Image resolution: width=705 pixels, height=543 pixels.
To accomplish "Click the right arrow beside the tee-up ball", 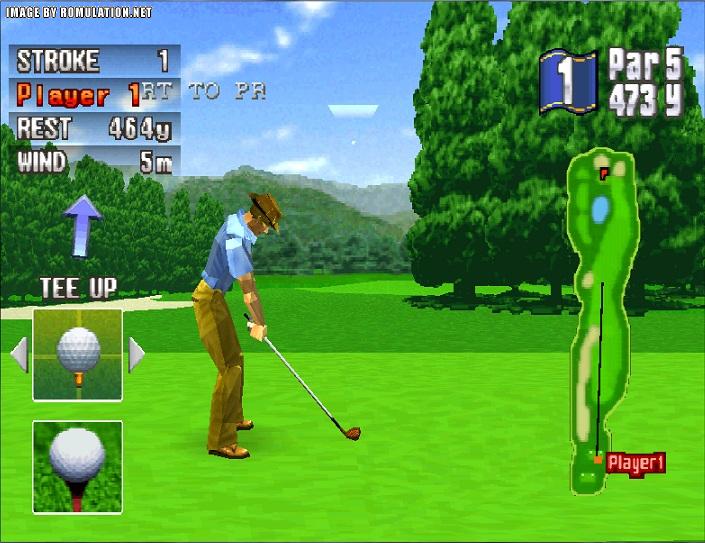I will point(136,354).
